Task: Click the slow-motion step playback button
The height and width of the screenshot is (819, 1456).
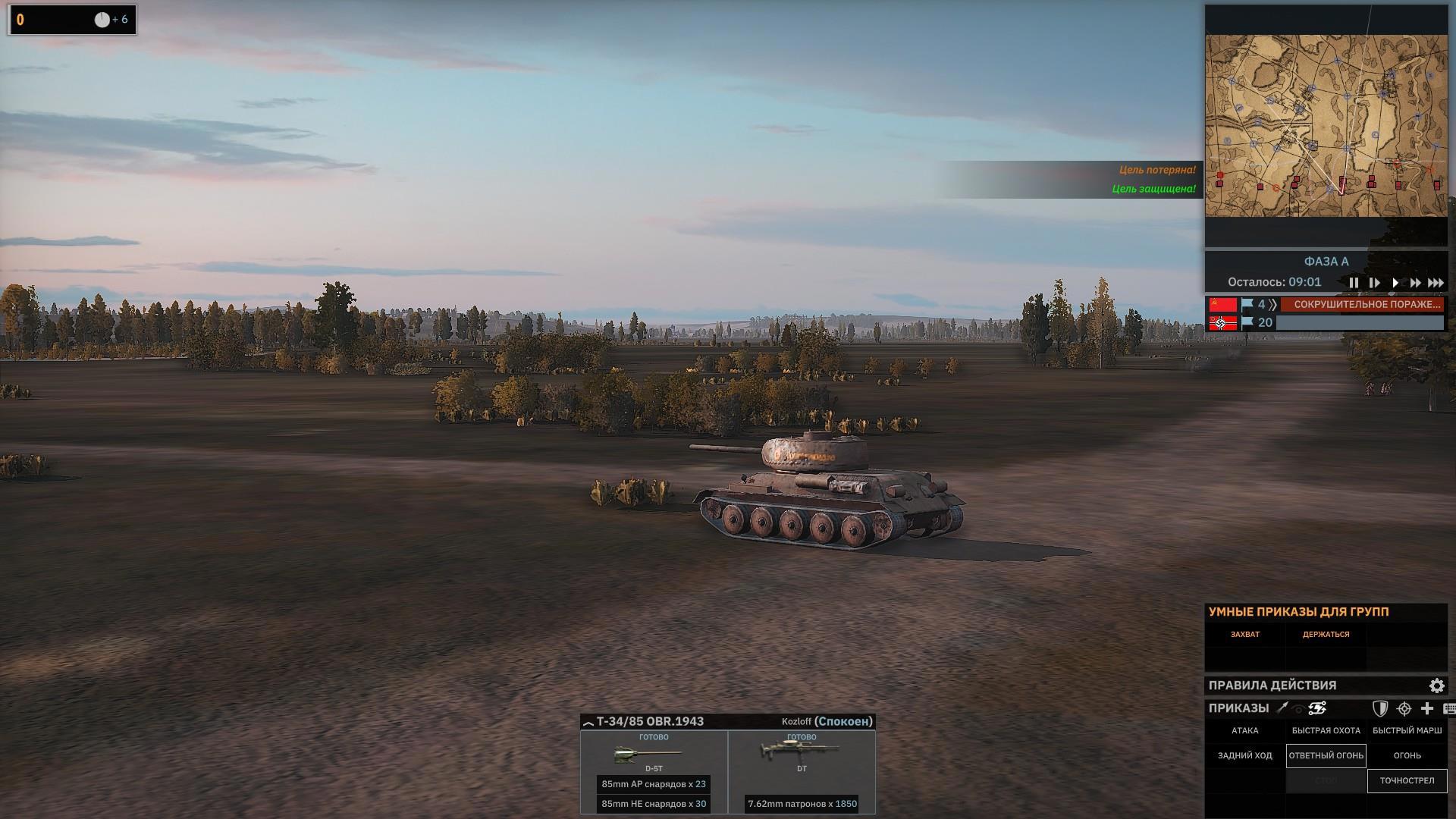Action: click(1374, 283)
